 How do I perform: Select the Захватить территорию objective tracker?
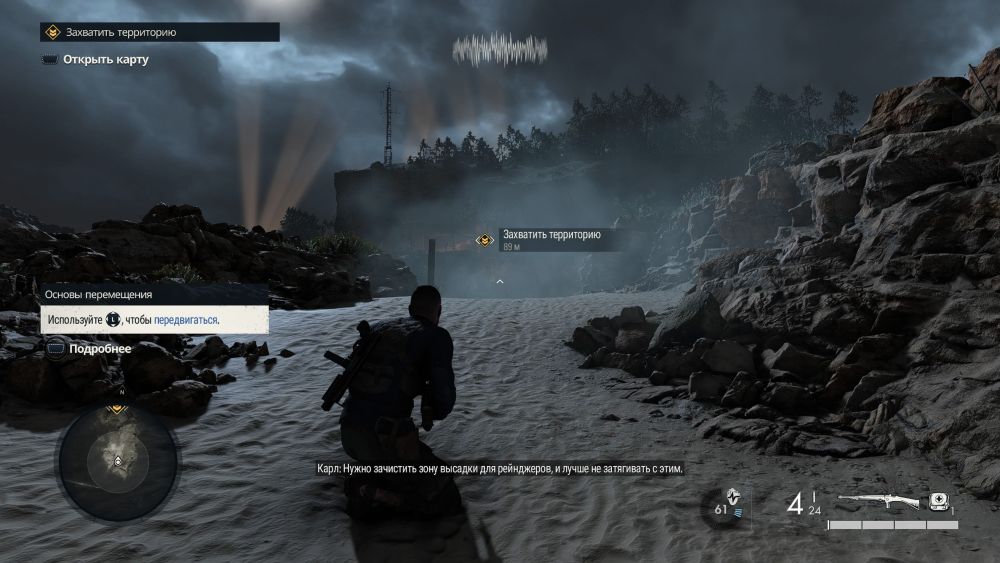(159, 32)
